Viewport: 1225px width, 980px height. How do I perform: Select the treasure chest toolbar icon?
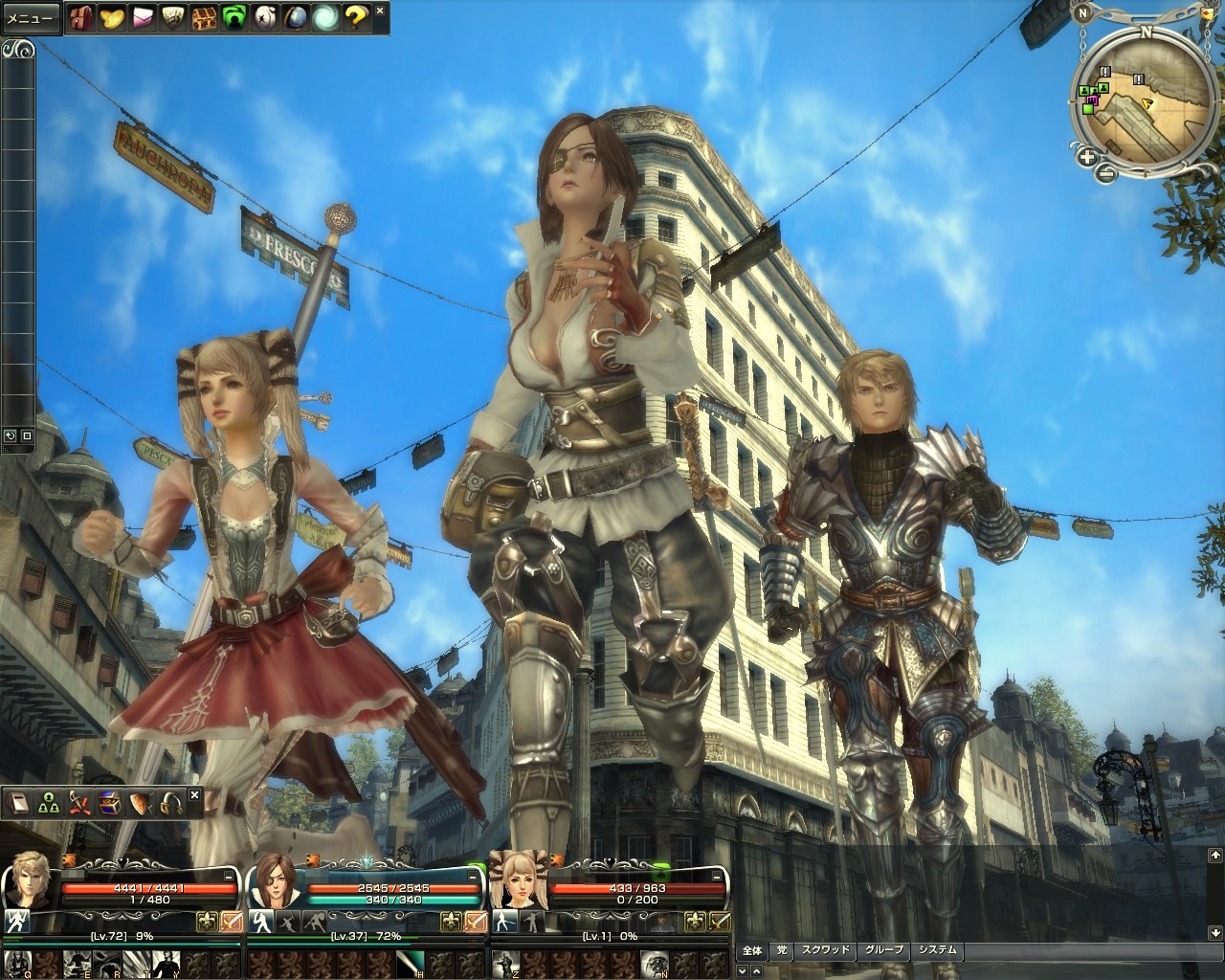pos(203,16)
